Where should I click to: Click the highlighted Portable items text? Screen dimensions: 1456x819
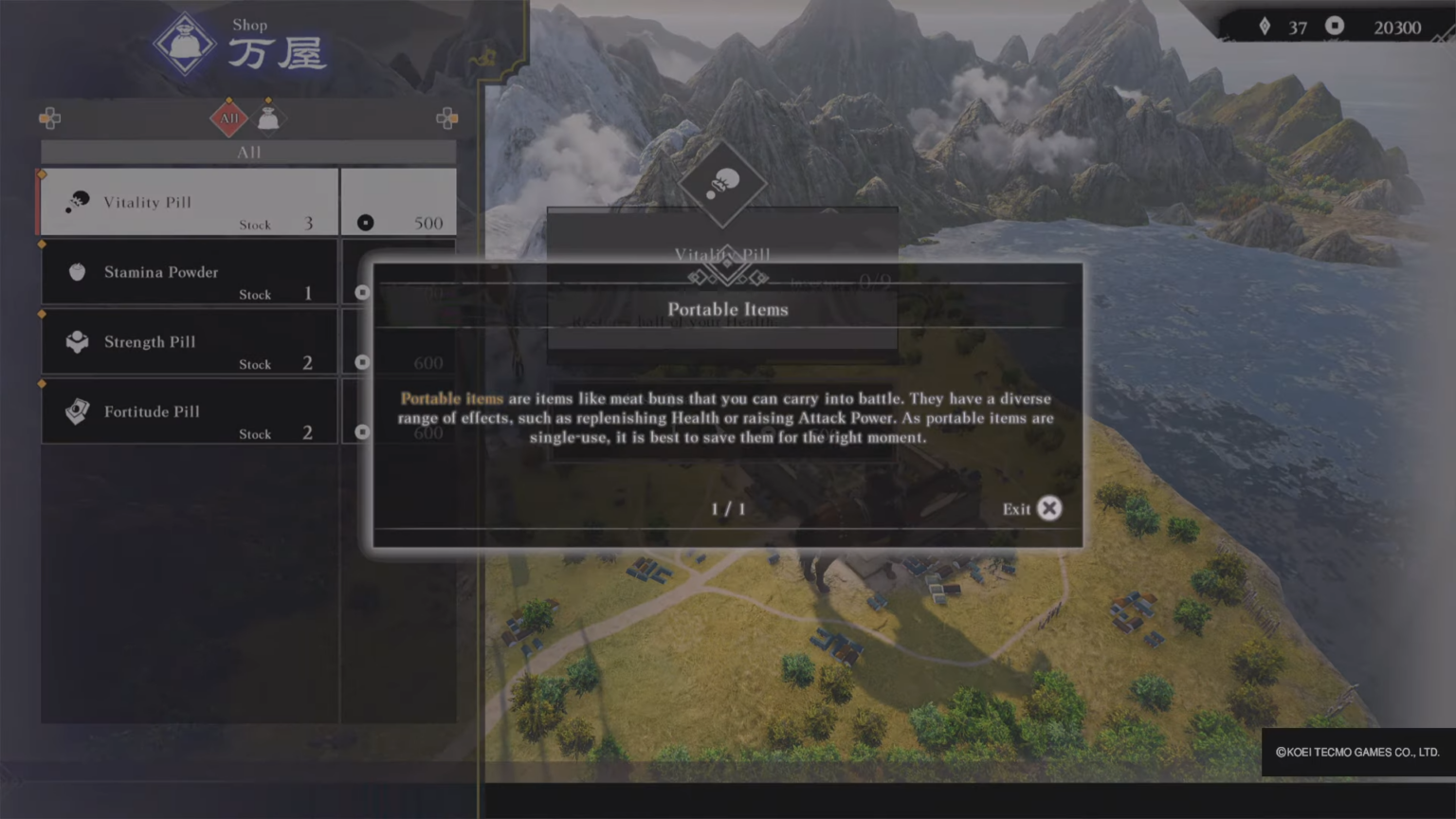tap(451, 398)
